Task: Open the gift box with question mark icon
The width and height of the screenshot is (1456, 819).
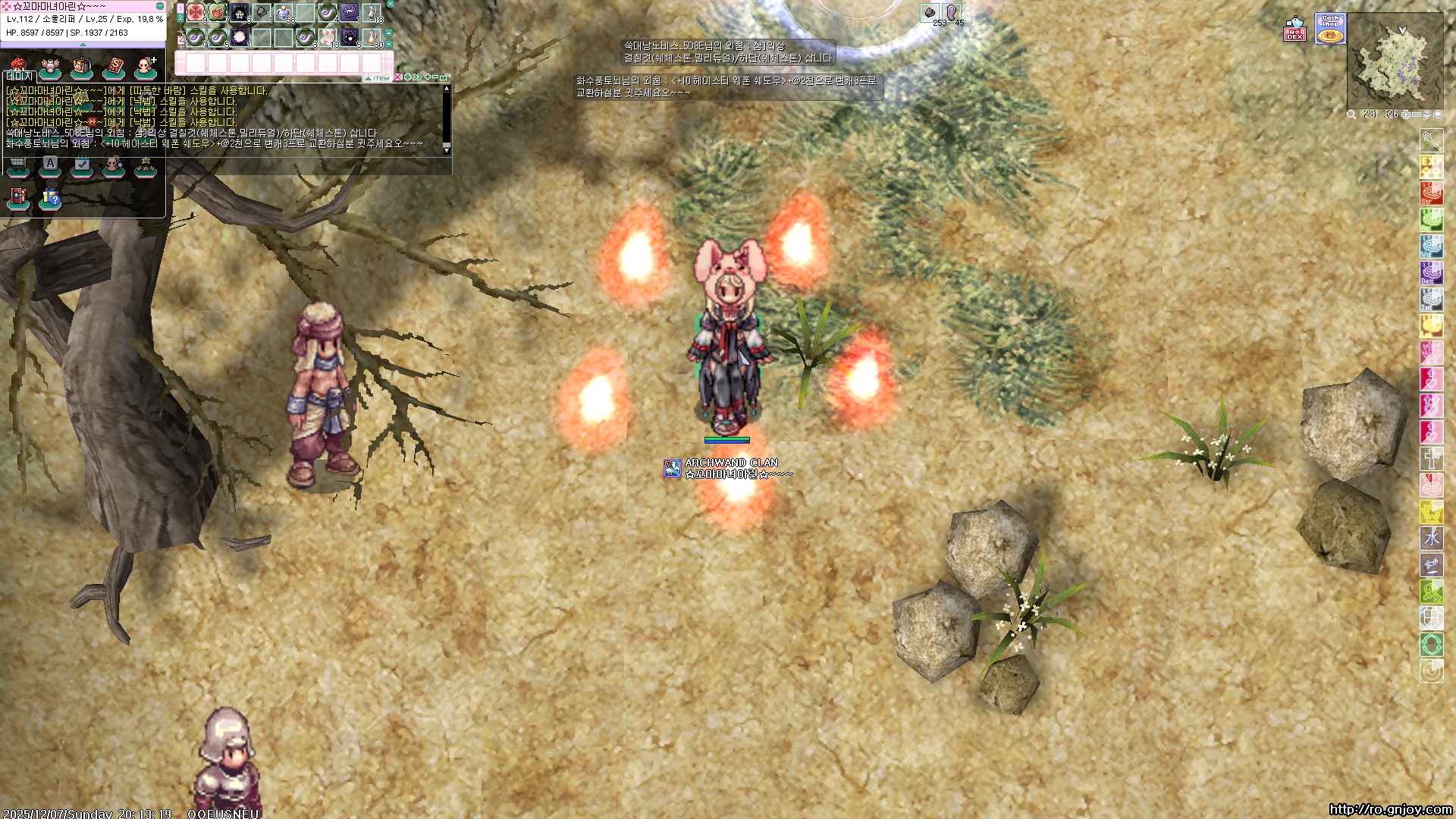Action: click(50, 199)
